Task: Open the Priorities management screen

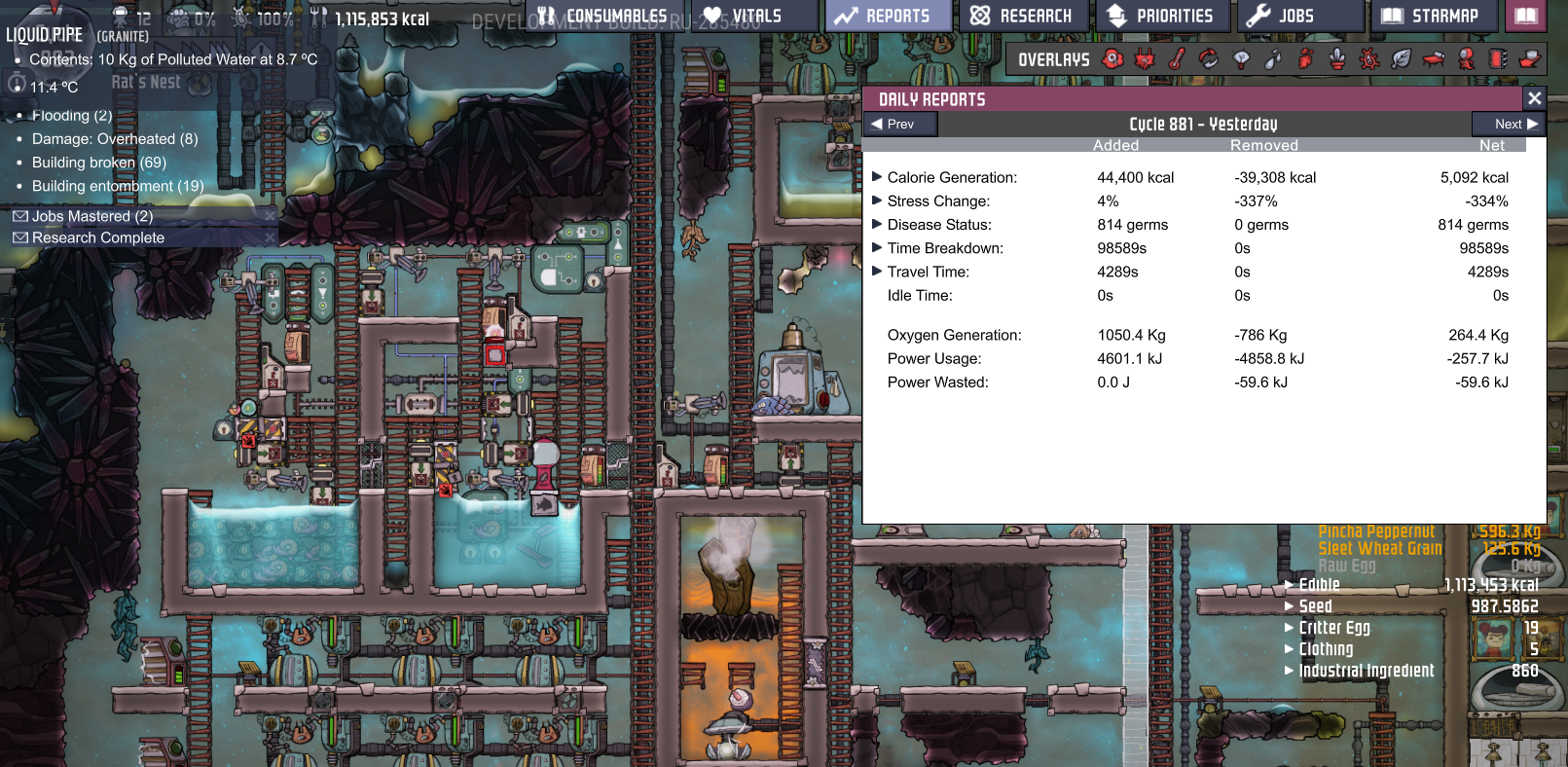Action: pos(1164,15)
